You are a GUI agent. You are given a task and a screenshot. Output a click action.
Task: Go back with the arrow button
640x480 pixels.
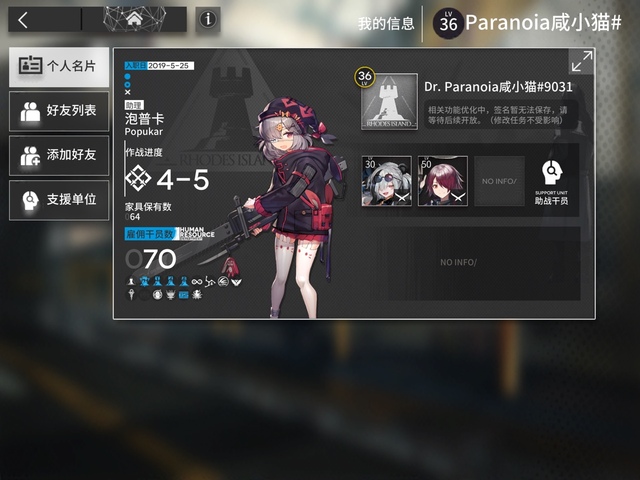24,19
